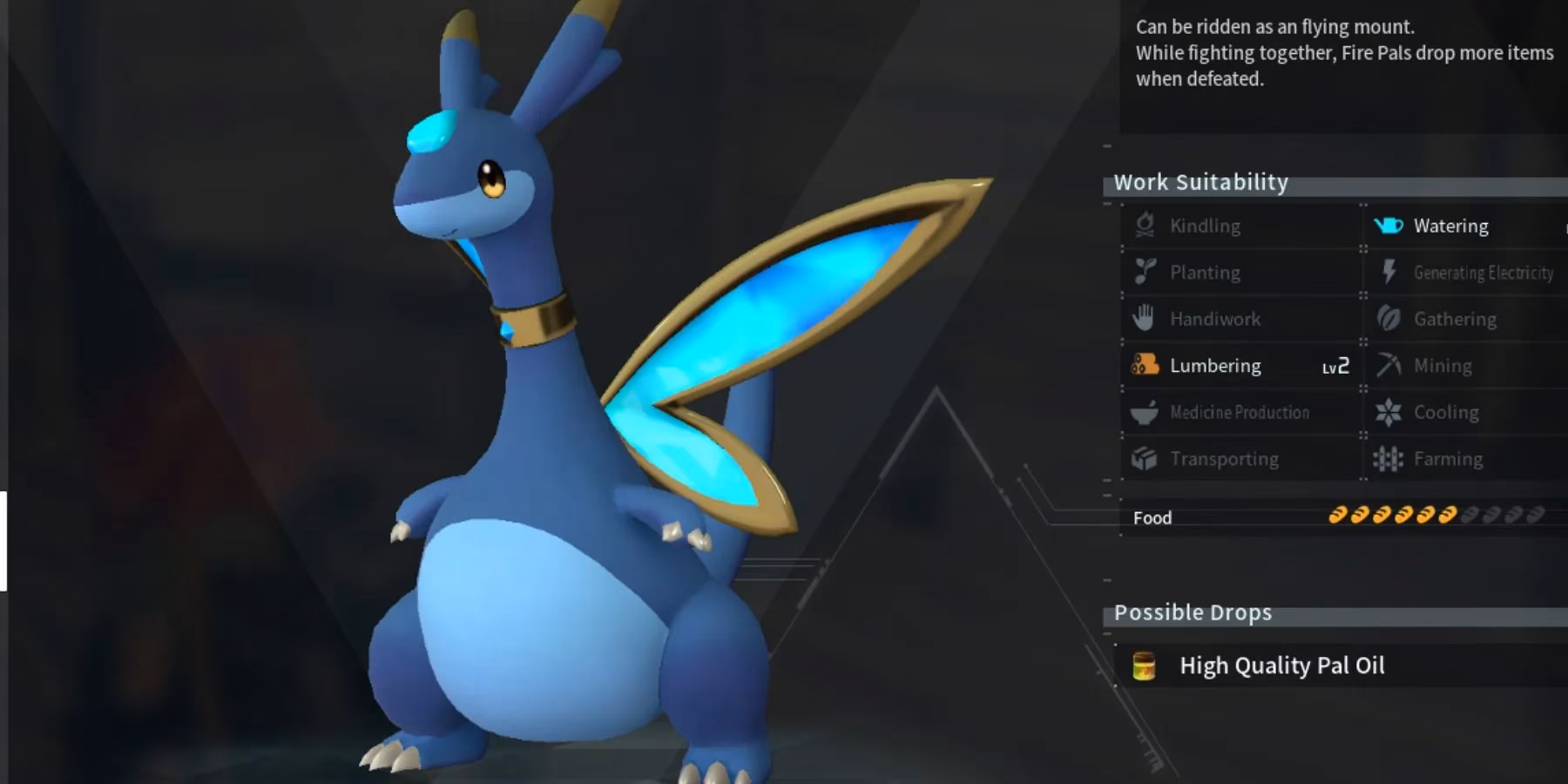The height and width of the screenshot is (784, 1568).
Task: Collapse the Possible Drops section
Action: (1193, 612)
